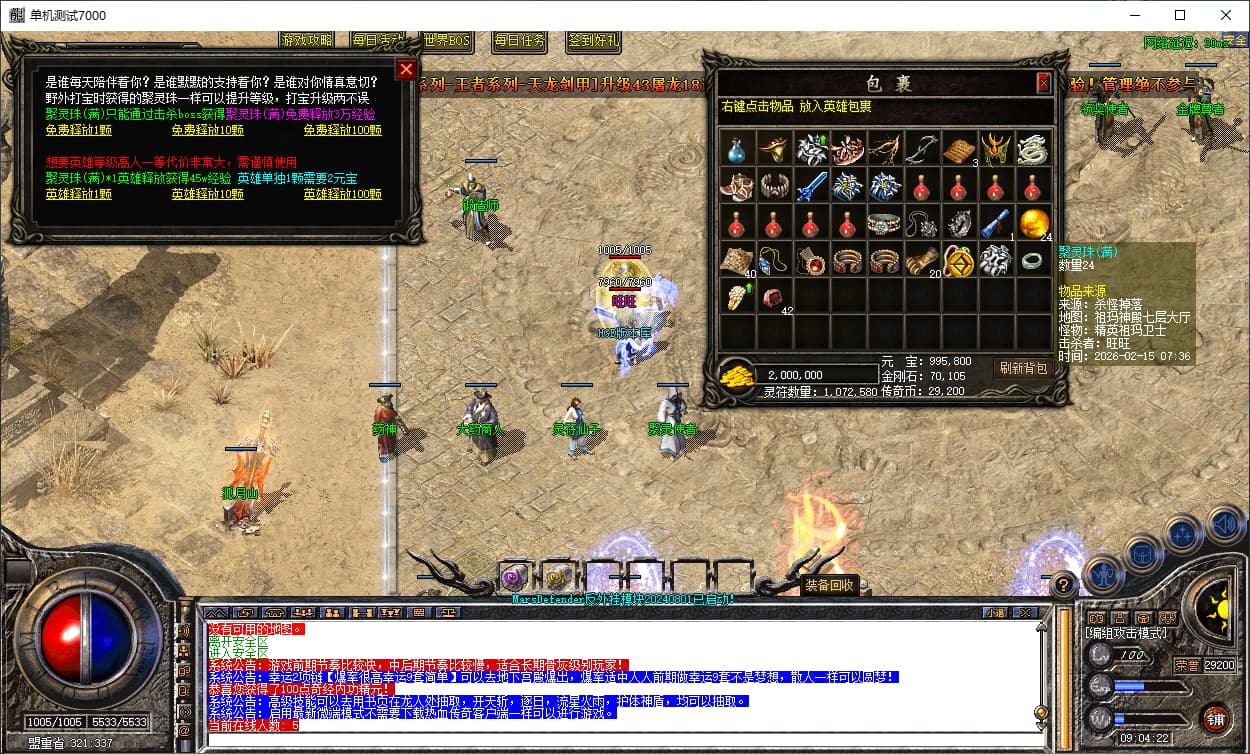Click the 装备回收 equipment recycle button

[x=828, y=585]
